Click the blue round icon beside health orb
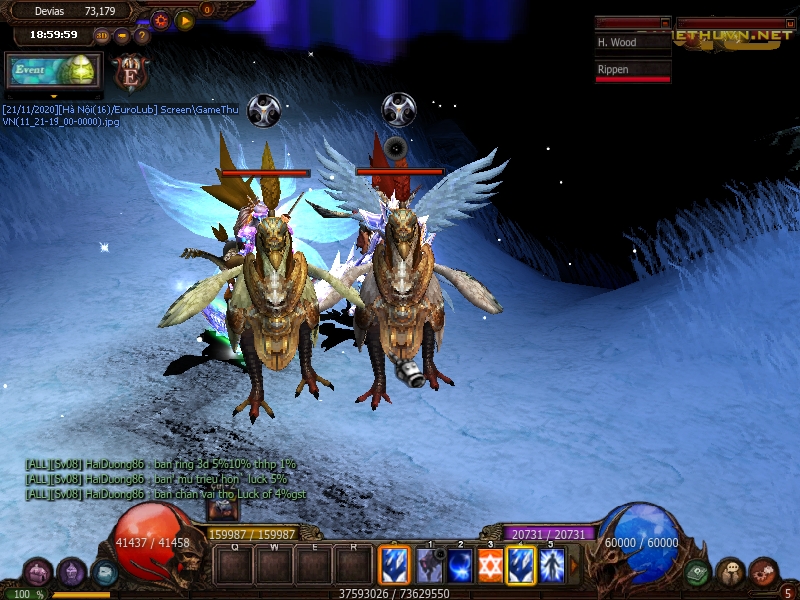The width and height of the screenshot is (800, 600). click(x=104, y=572)
